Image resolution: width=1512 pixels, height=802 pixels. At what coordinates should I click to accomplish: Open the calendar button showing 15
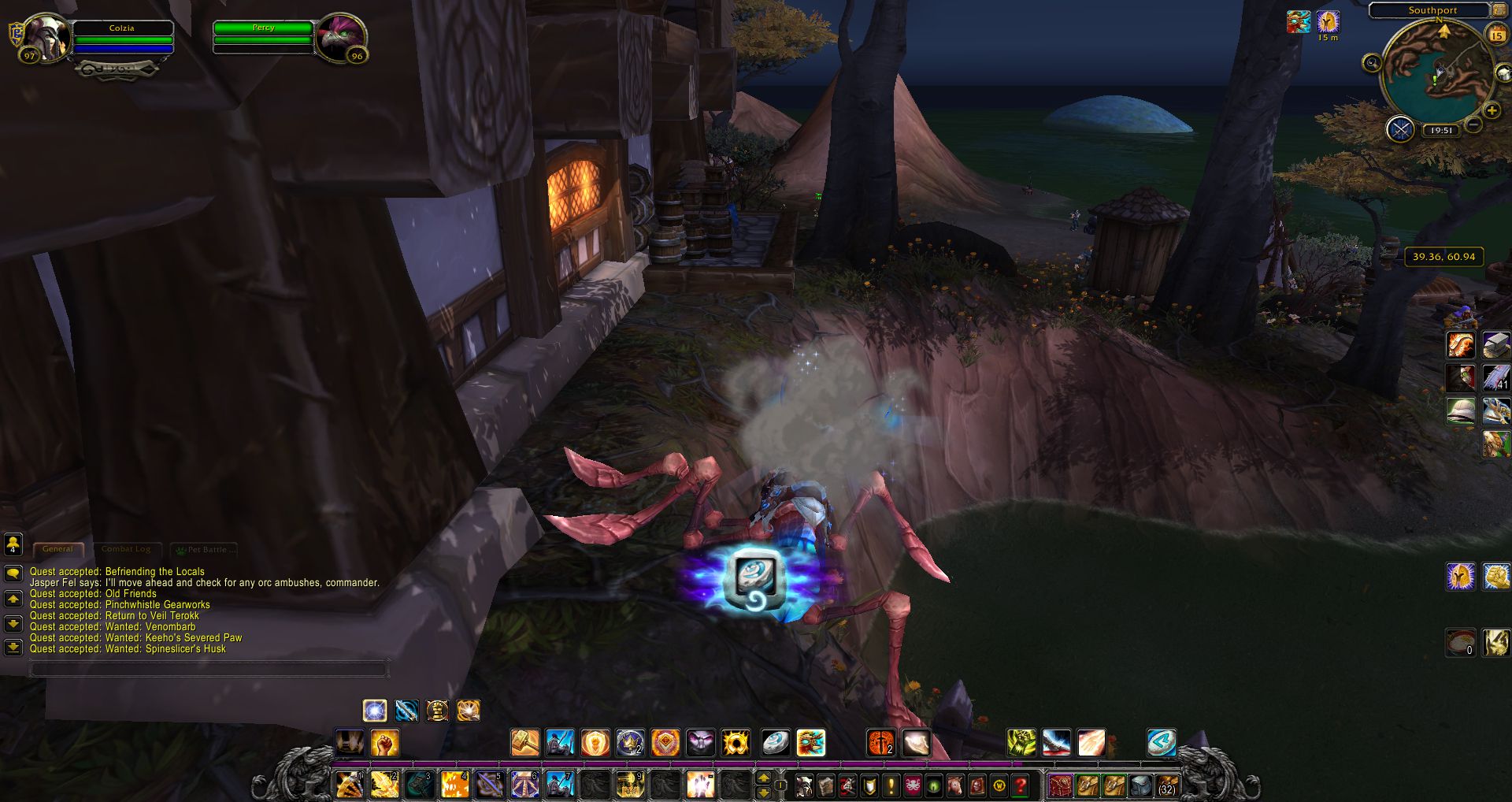(1496, 35)
